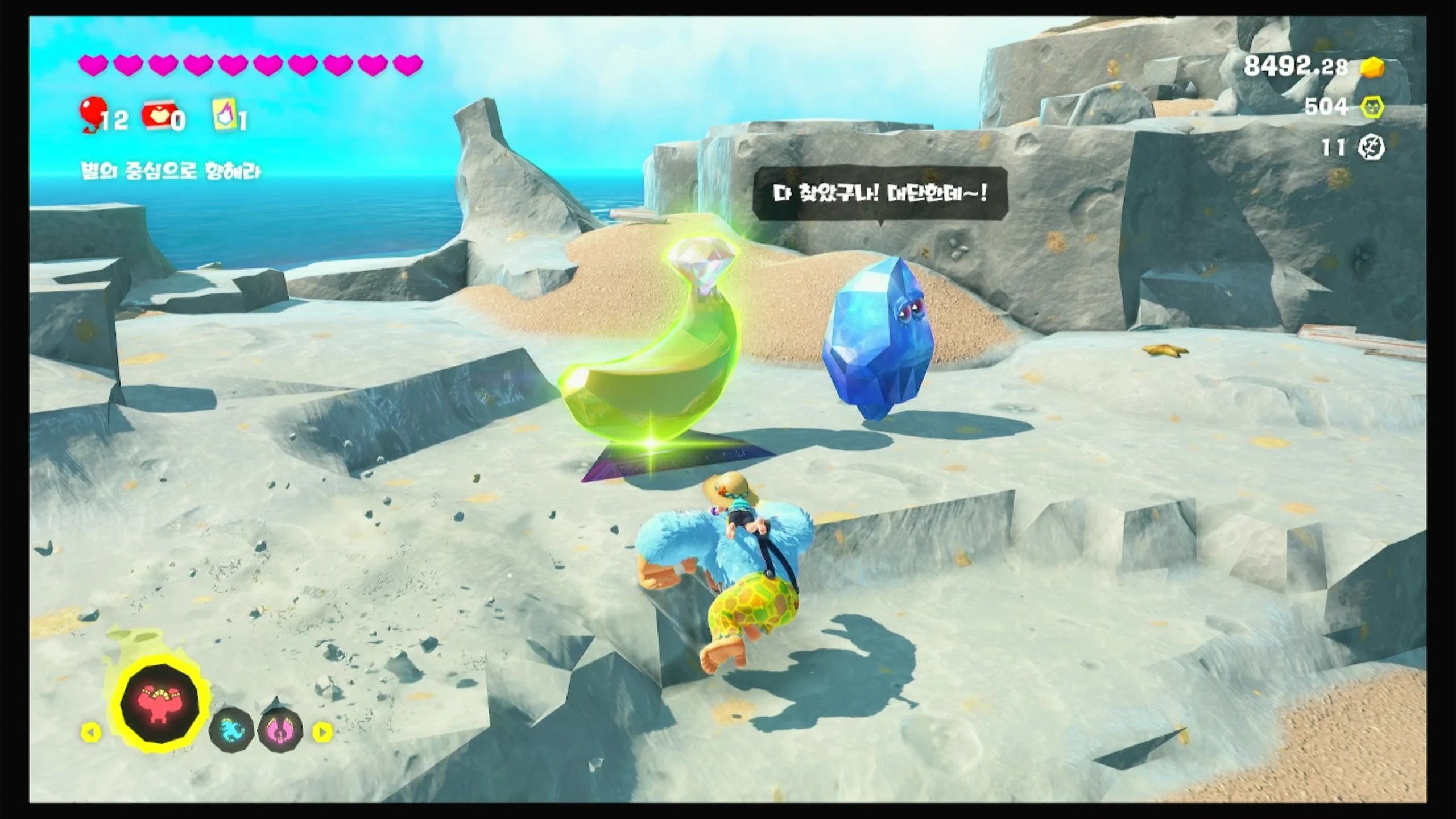
Task: Show the fossil collectible icon
Action: (x=1371, y=148)
